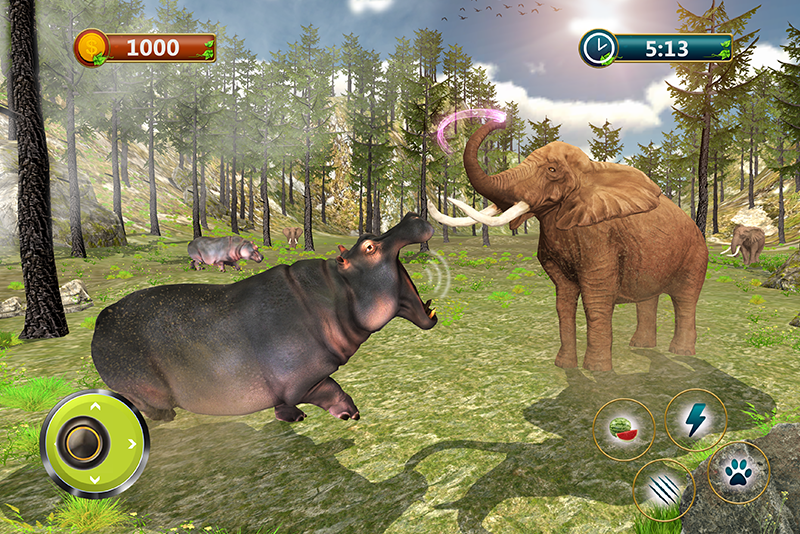Click the gold coin icon
Screen dimensions: 800x534
90,47
